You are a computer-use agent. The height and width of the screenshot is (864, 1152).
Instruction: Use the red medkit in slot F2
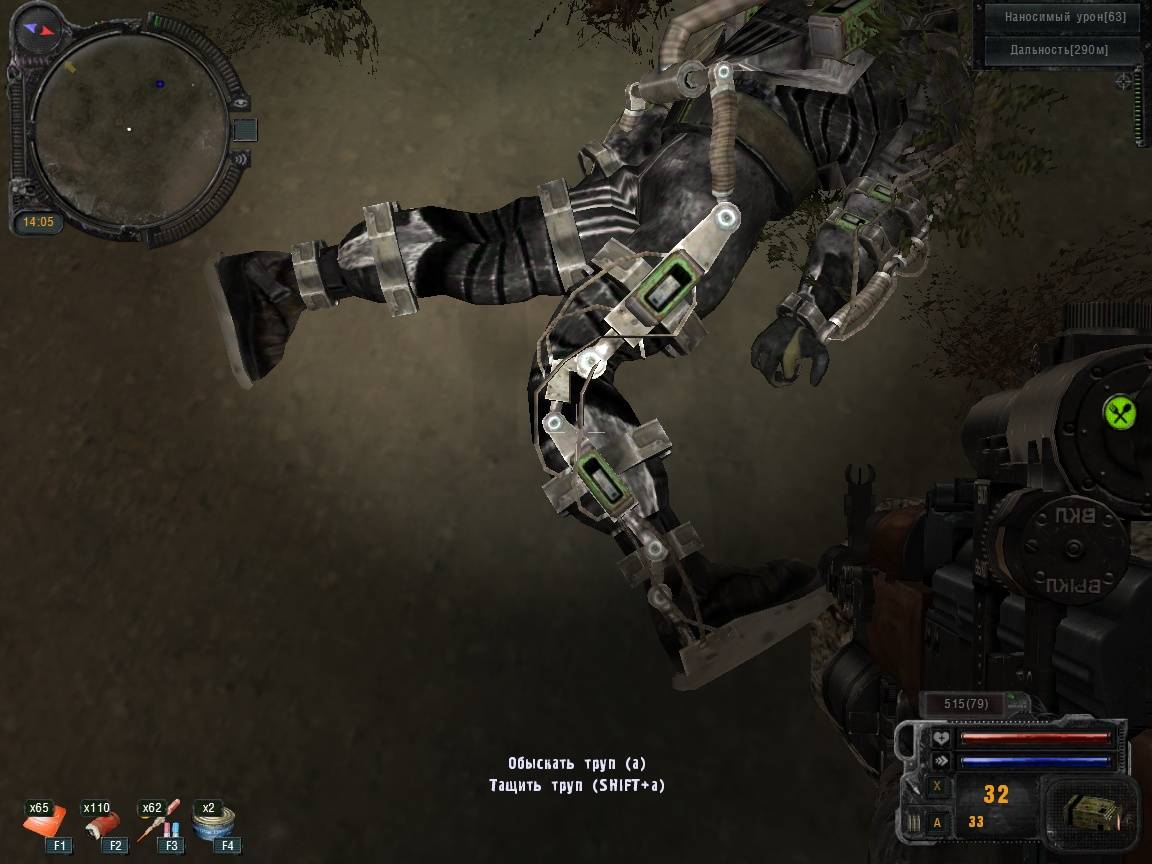tap(103, 822)
